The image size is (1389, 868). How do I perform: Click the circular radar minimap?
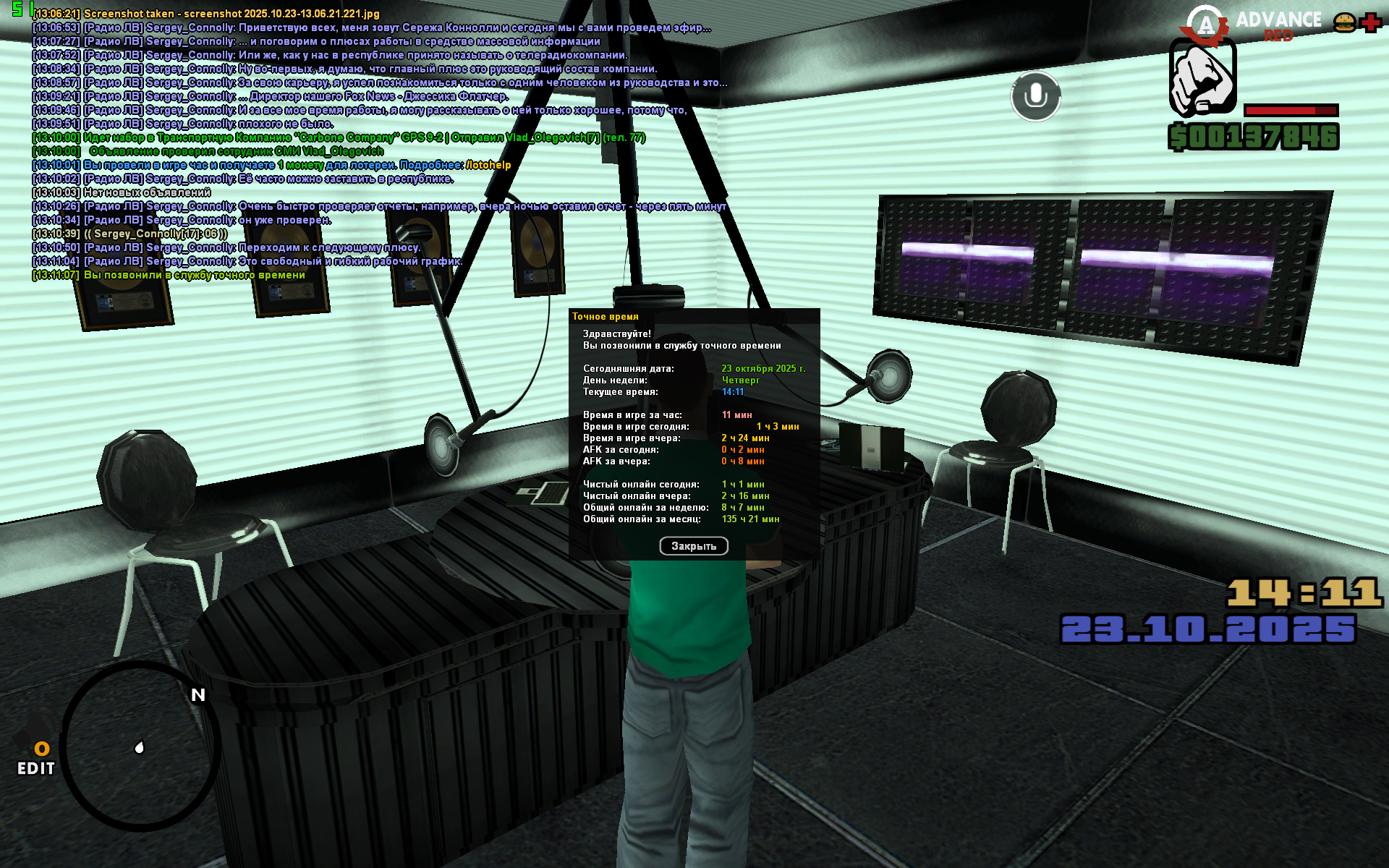pyautogui.click(x=140, y=746)
